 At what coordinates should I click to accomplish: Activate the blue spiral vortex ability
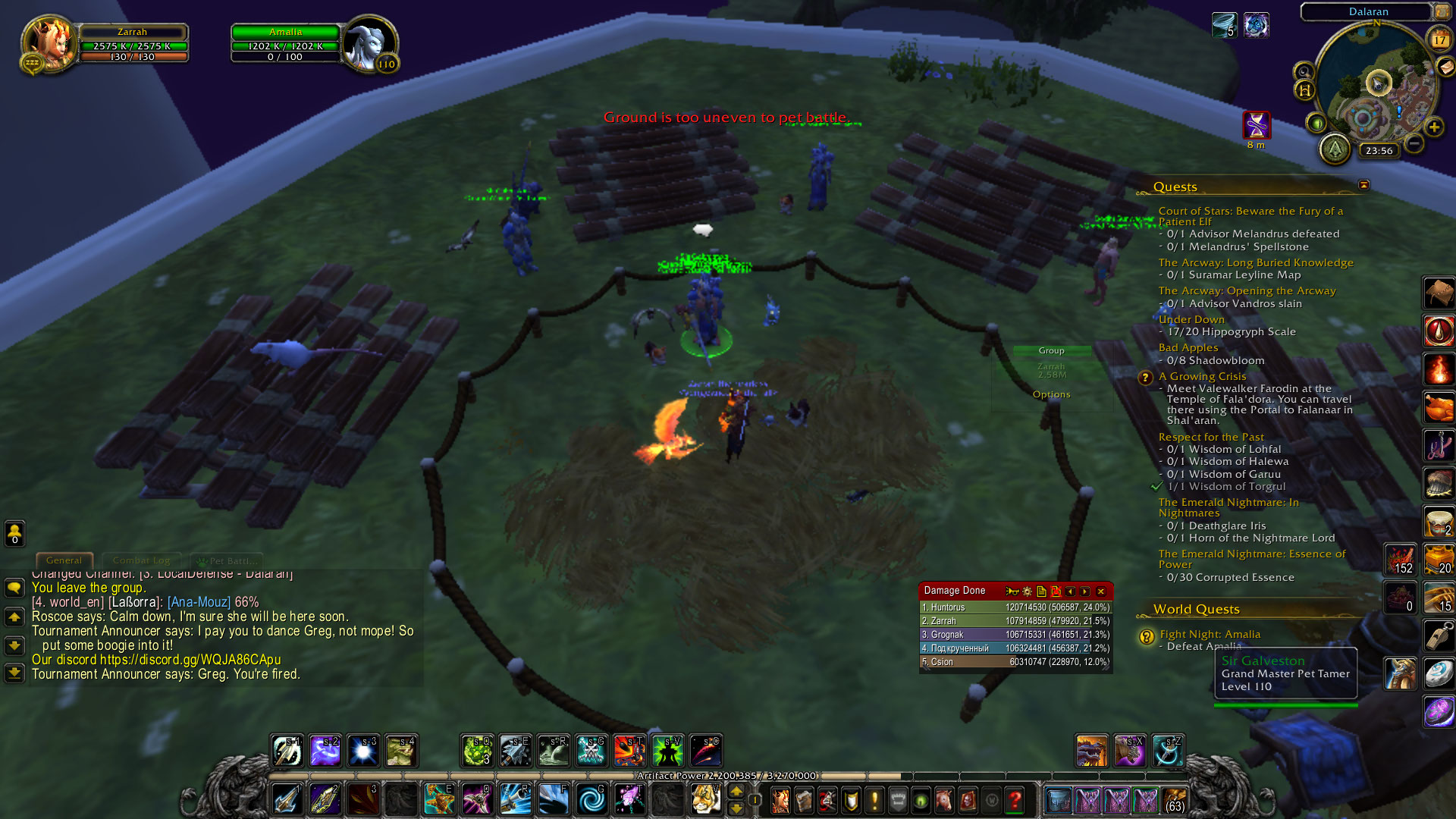point(591,799)
